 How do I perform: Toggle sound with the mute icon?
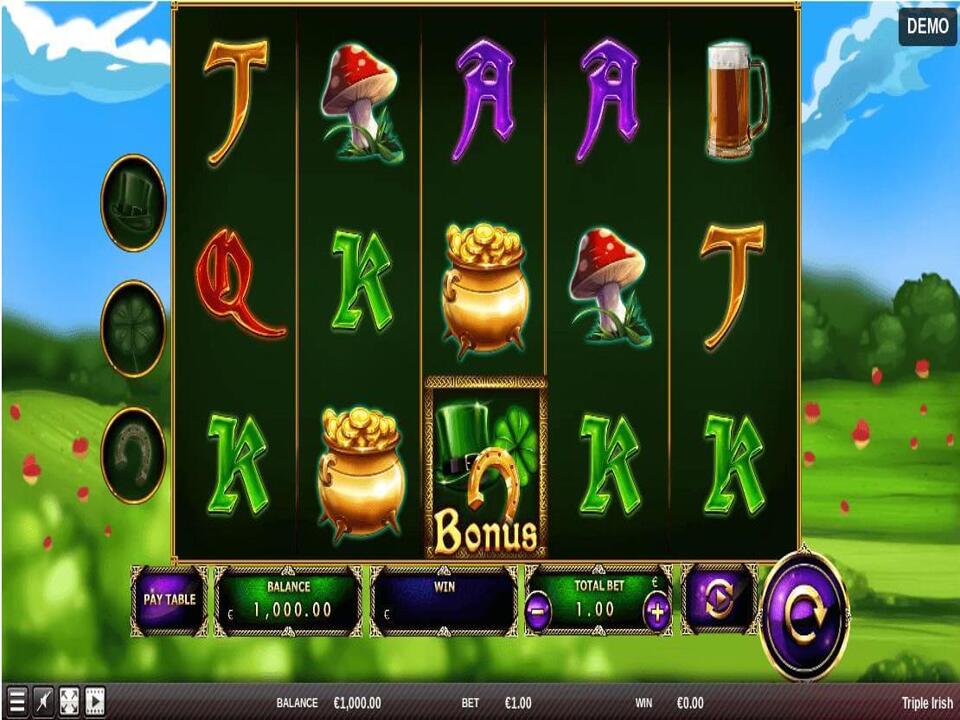pyautogui.click(x=43, y=700)
